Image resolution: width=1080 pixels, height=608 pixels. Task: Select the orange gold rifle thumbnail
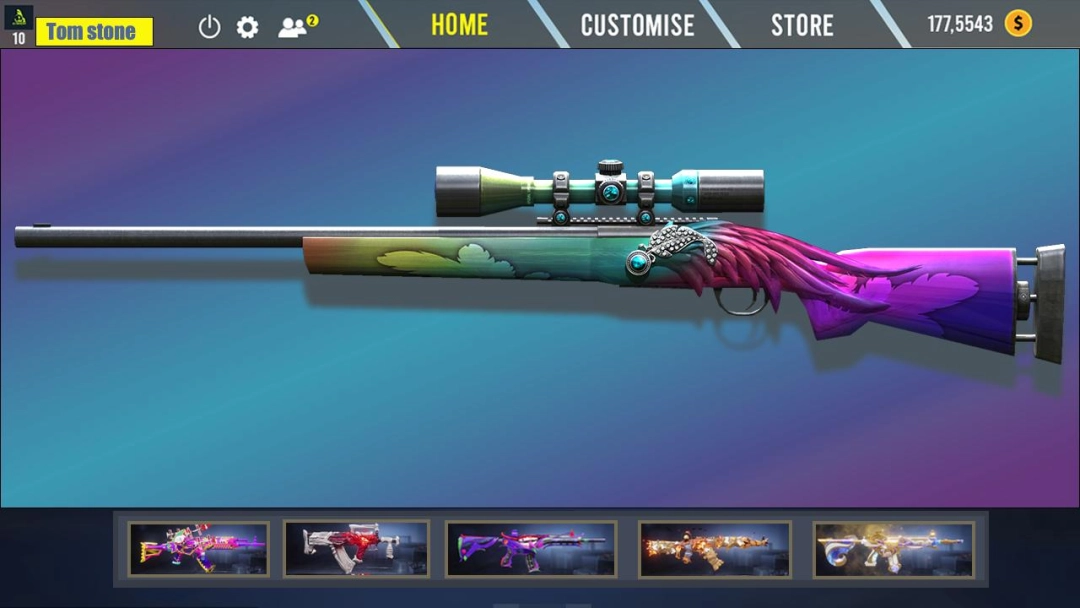[x=714, y=549]
